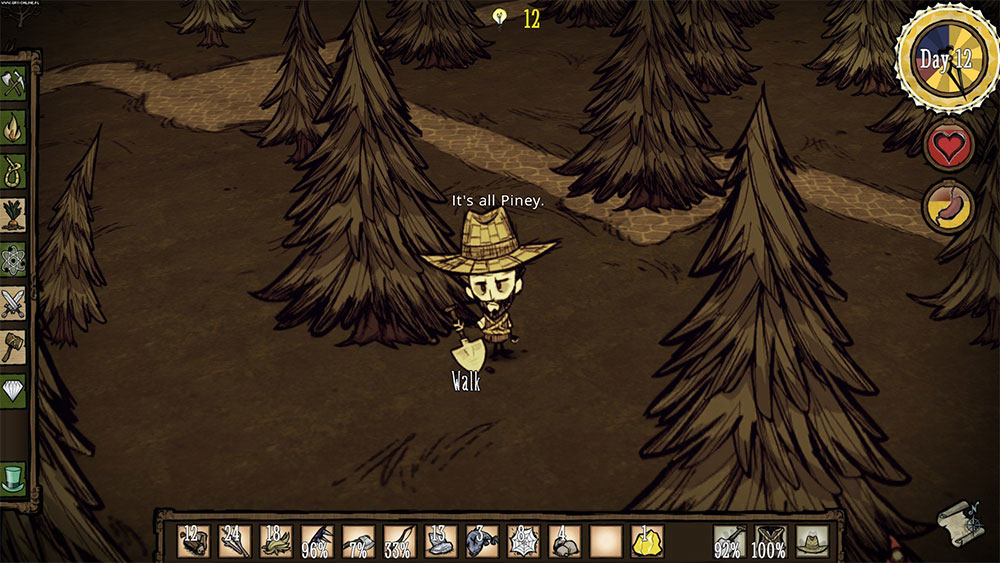This screenshot has width=1000, height=563.
Task: Open the Tools crafting tab (axe and pickaxe)
Action: (14, 84)
